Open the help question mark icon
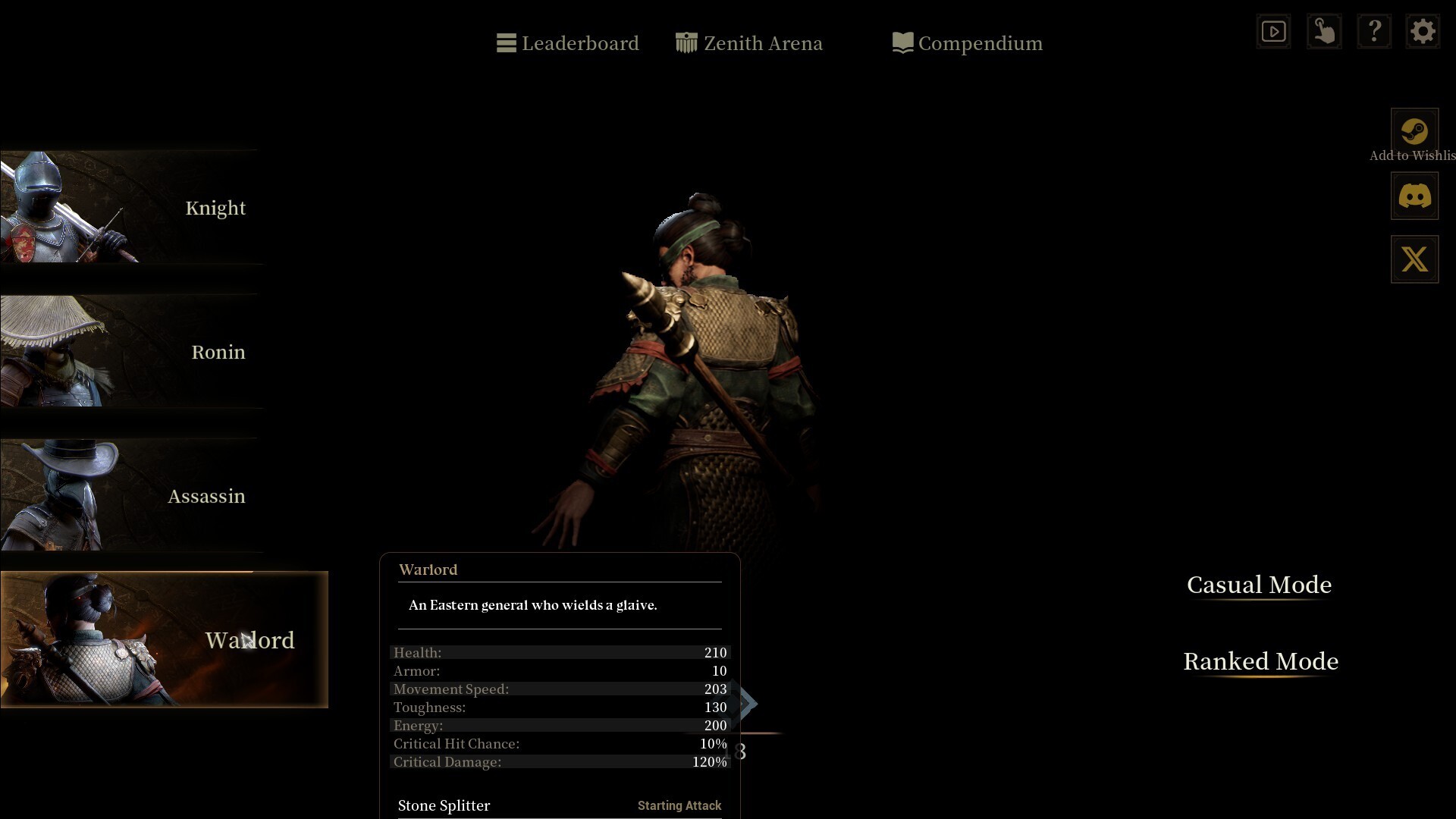The image size is (1456, 819). click(x=1374, y=31)
